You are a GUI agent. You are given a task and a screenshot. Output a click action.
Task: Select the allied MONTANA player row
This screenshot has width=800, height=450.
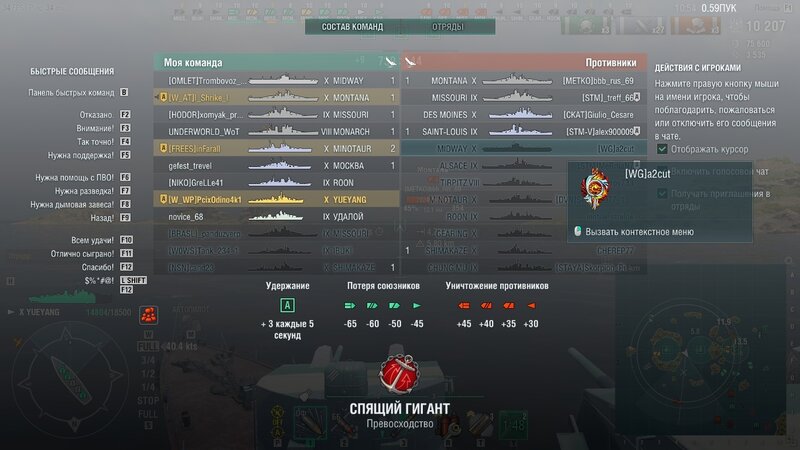click(x=278, y=97)
